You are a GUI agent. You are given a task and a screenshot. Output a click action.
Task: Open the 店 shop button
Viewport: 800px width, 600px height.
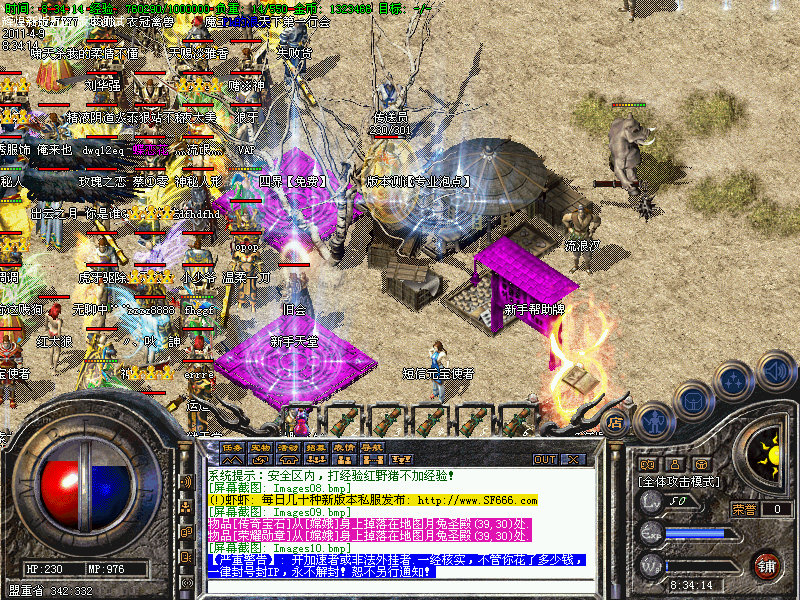point(617,422)
